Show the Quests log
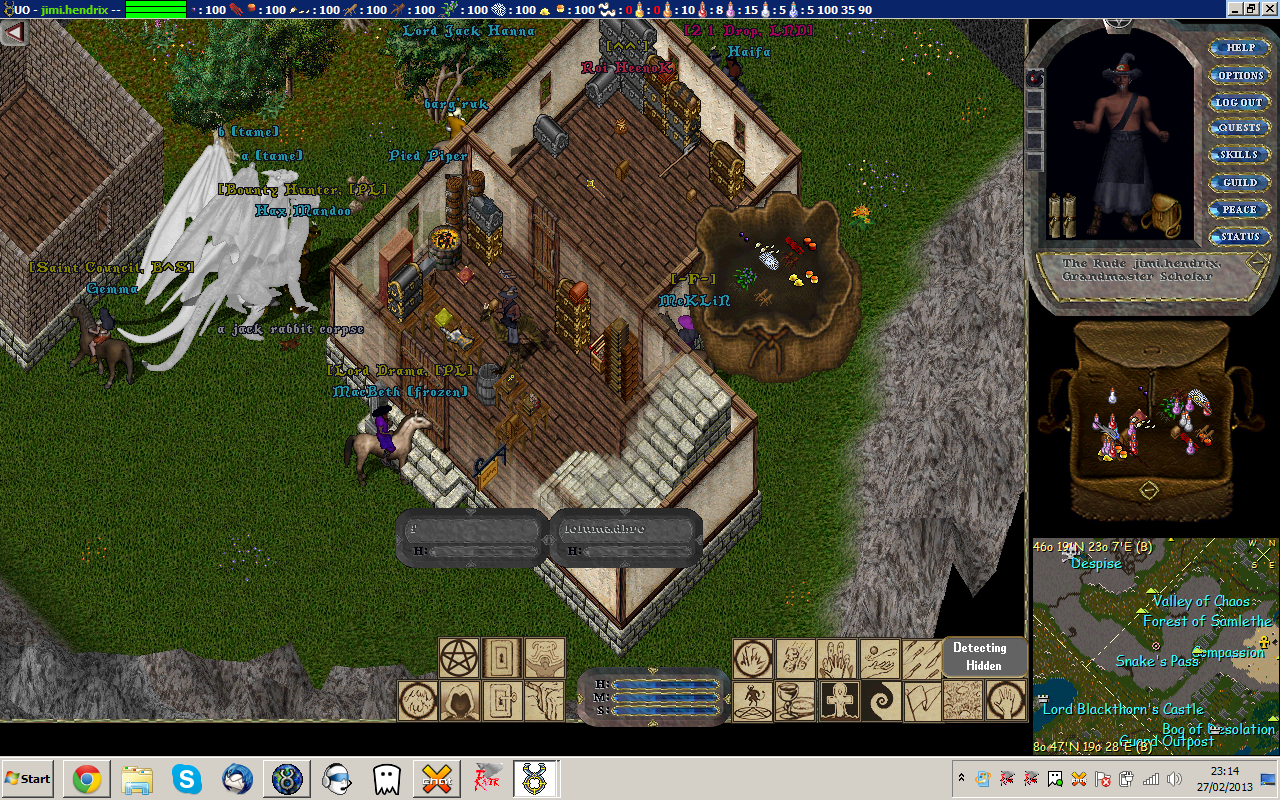Screen dimensions: 1280x800 point(1240,128)
